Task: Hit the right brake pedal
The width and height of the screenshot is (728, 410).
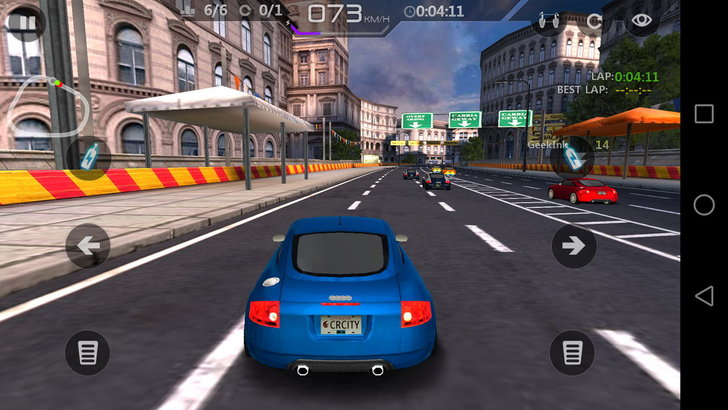Action: [573, 353]
